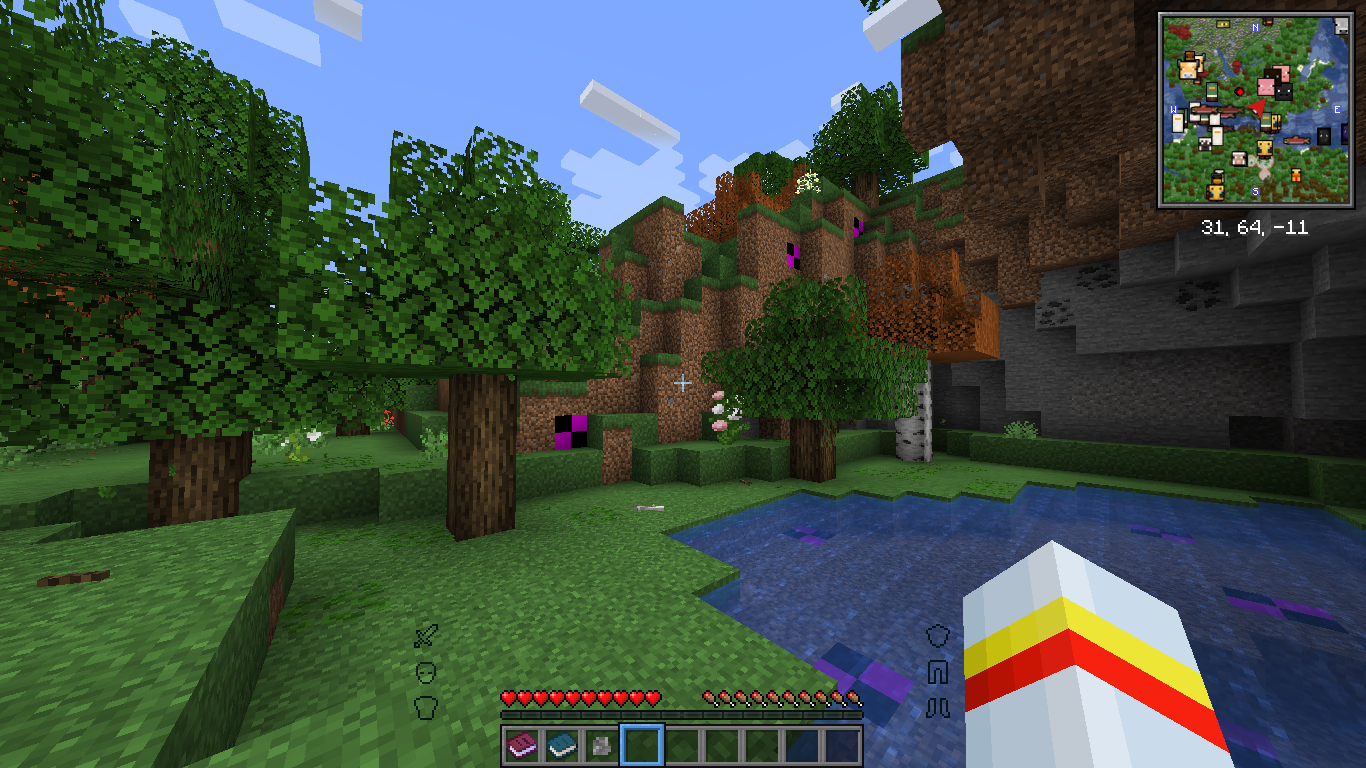Click the red waypoint diamond on the minimap
This screenshot has width=1366, height=768.
tap(1240, 92)
